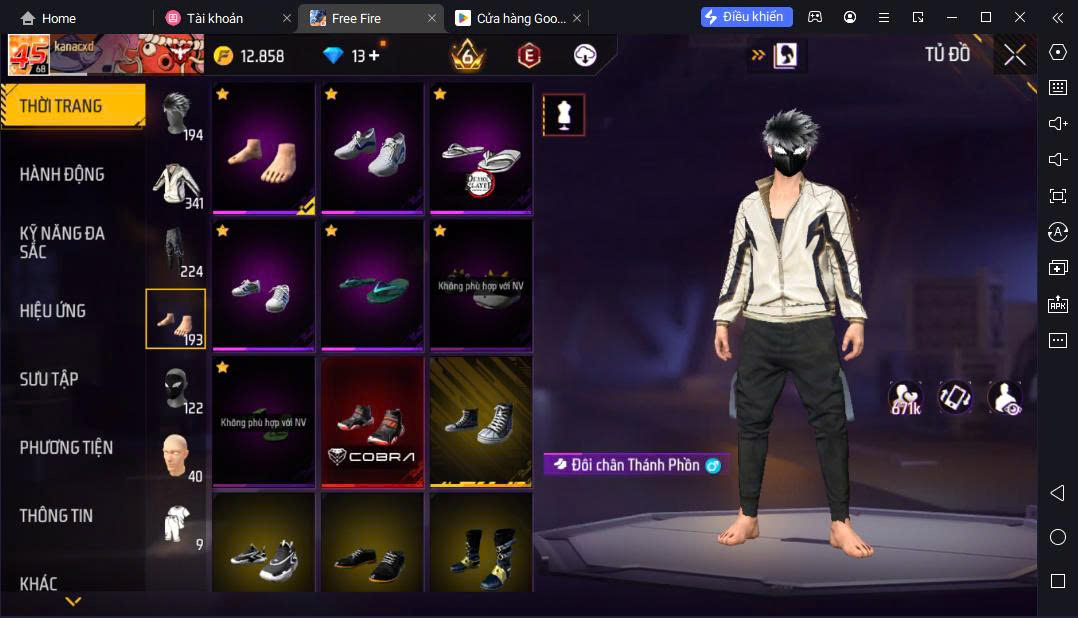Close the wardrobe with the X button
Screen dimensions: 1078x618
(1015, 56)
